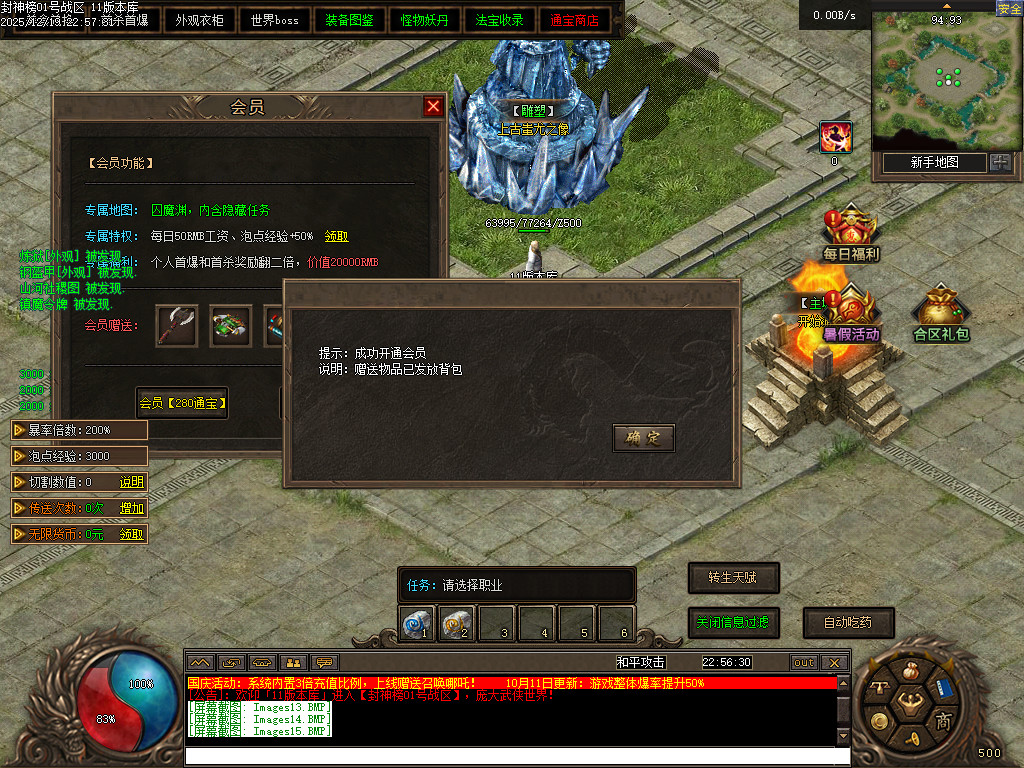Select the axe weapon gift slot

(x=176, y=326)
